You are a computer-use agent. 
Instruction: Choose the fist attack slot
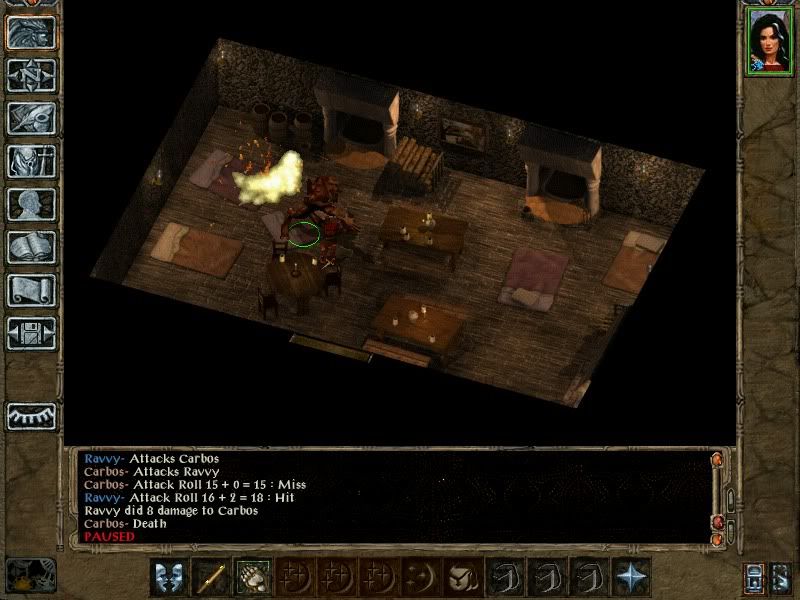click(x=253, y=577)
